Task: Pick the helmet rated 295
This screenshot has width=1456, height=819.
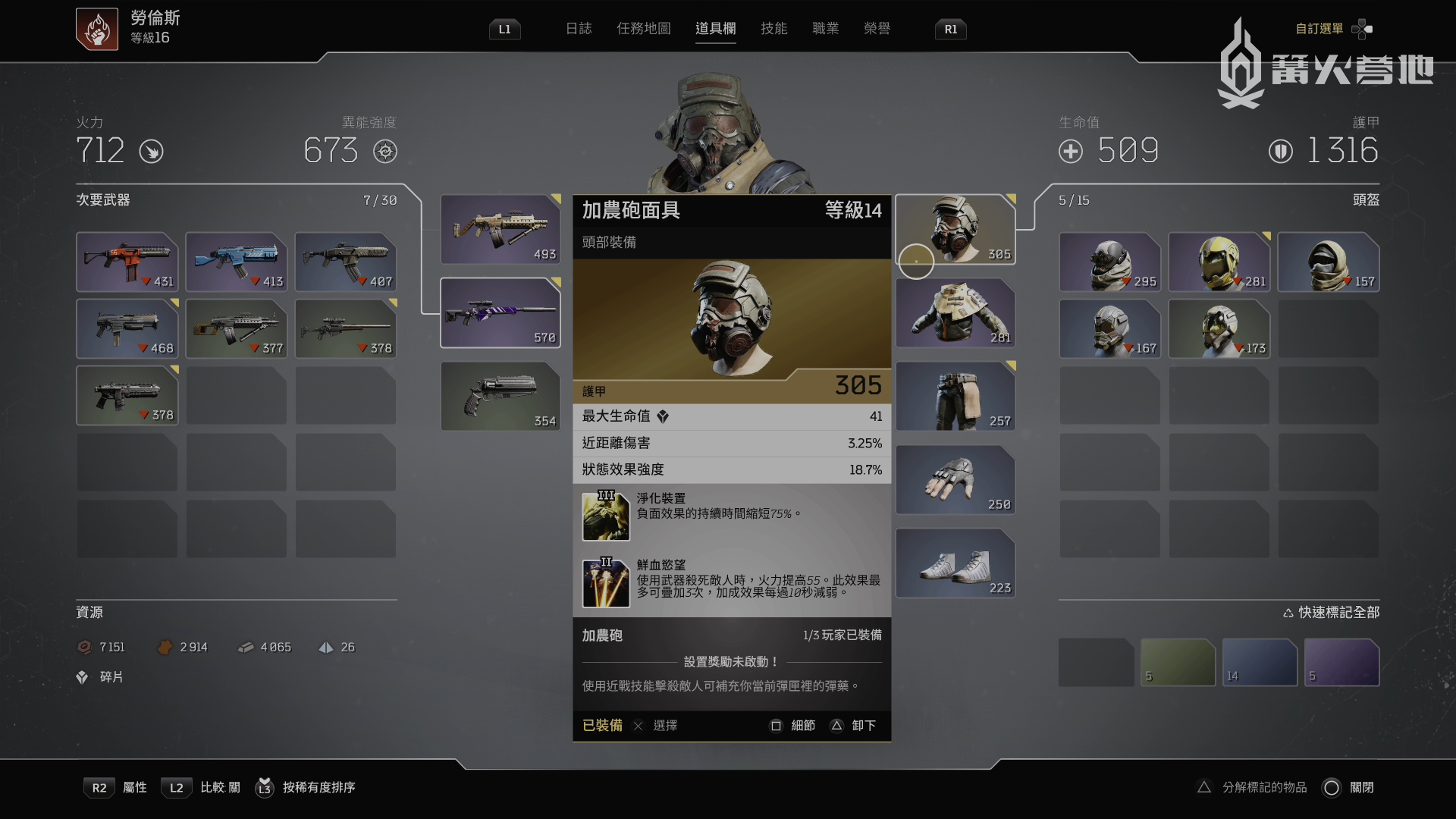Action: [x=1109, y=262]
